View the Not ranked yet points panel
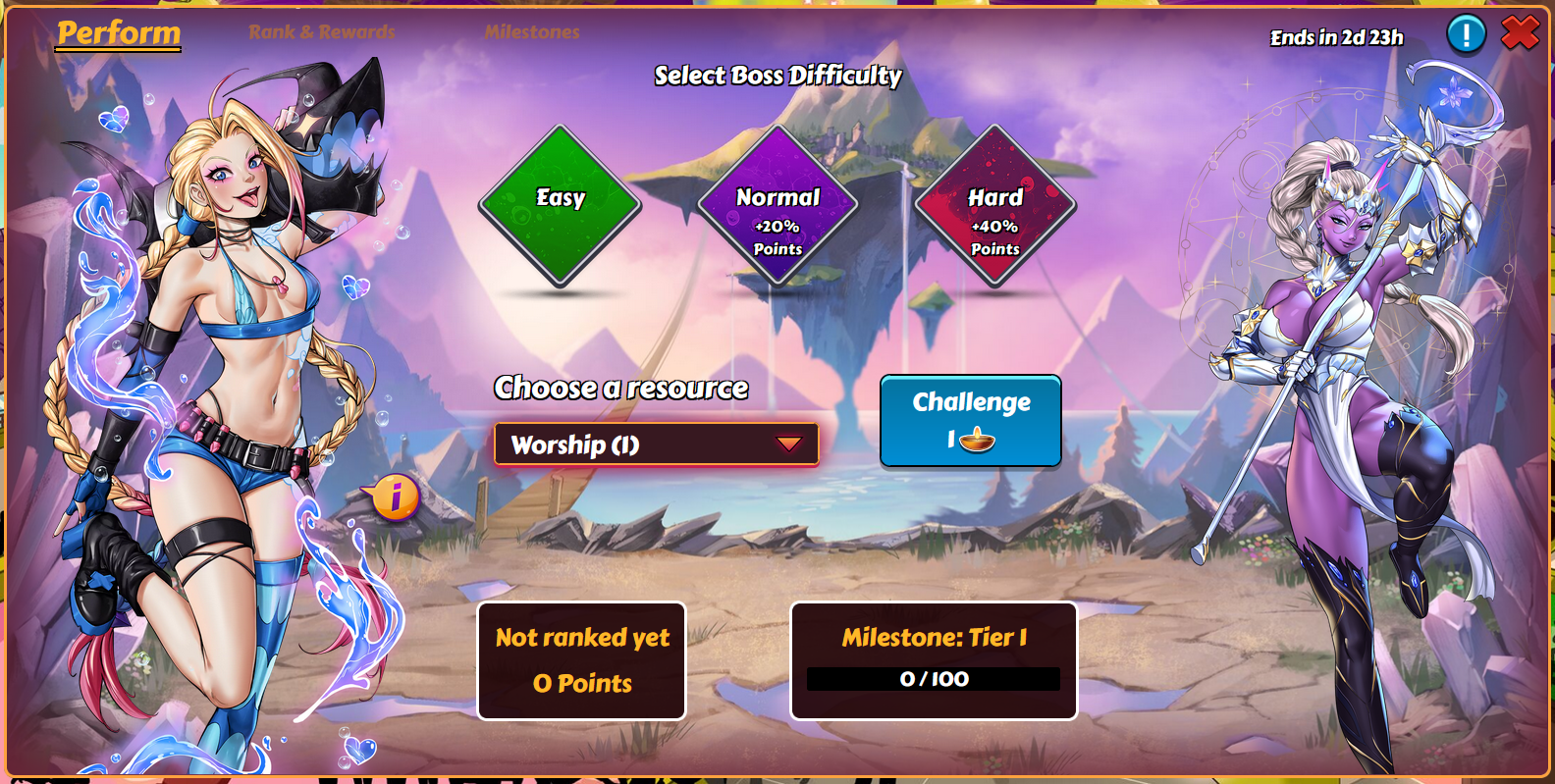 coord(581,660)
